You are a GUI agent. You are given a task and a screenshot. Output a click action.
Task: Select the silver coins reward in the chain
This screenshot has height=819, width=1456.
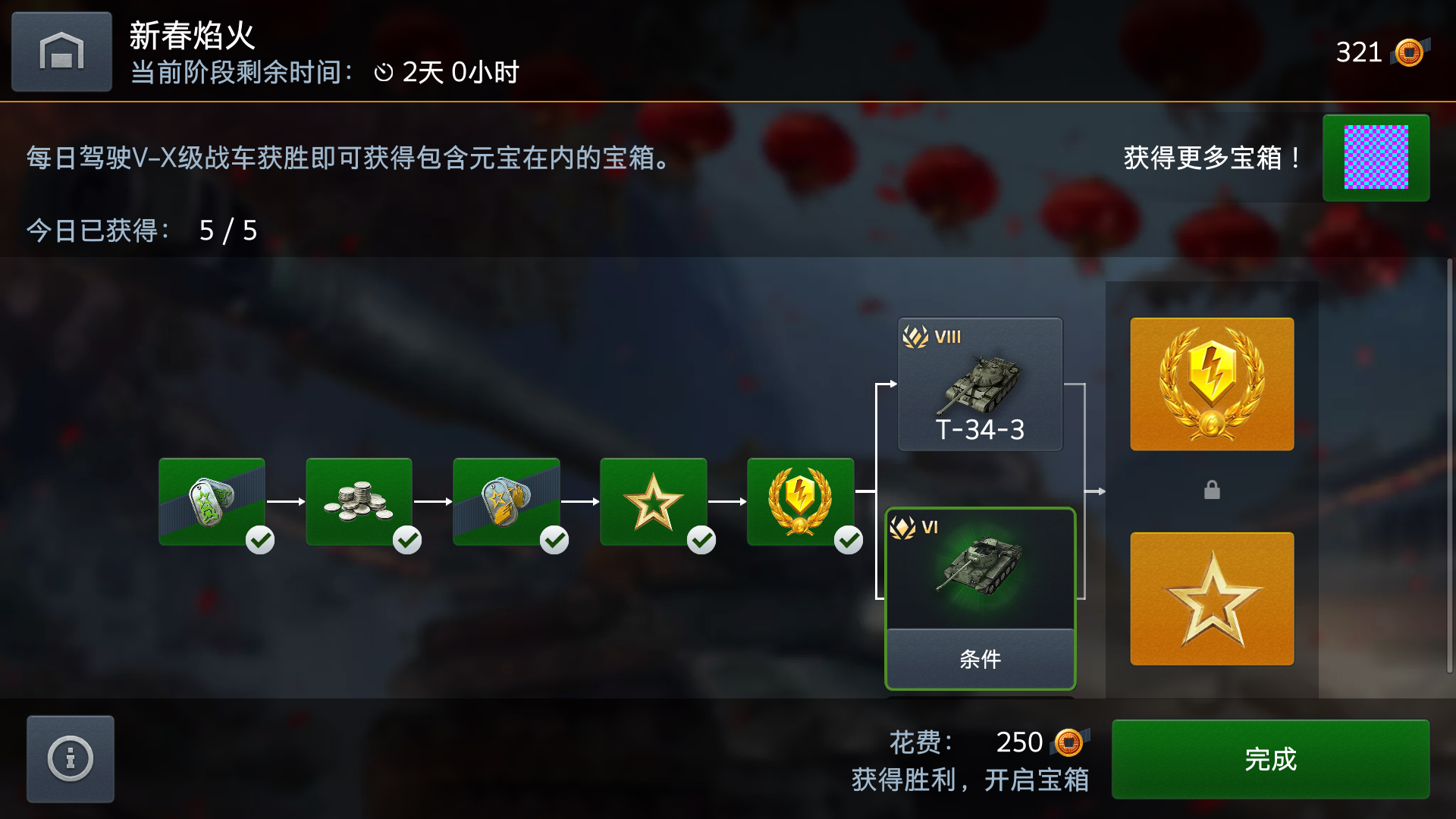359,500
